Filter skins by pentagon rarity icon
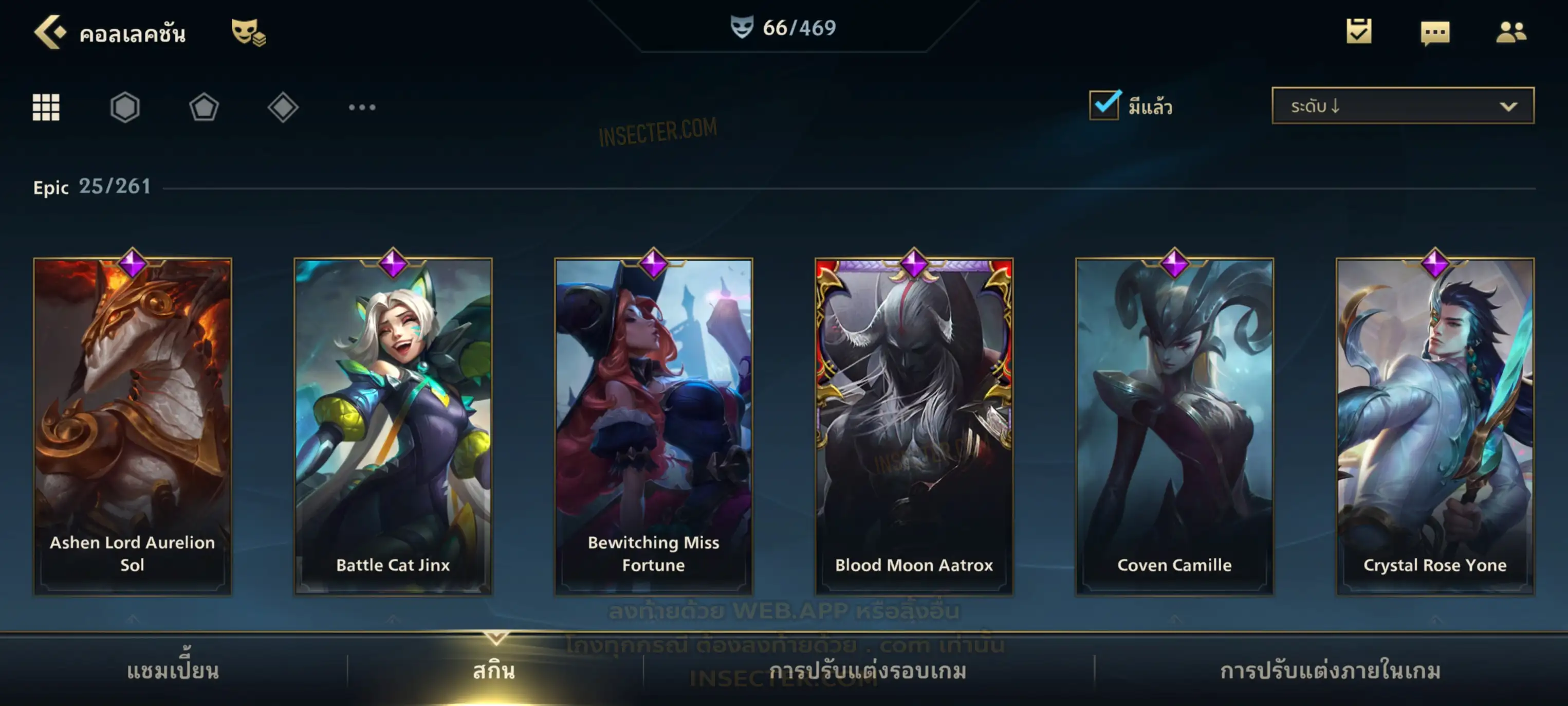The image size is (1568, 706). click(204, 107)
